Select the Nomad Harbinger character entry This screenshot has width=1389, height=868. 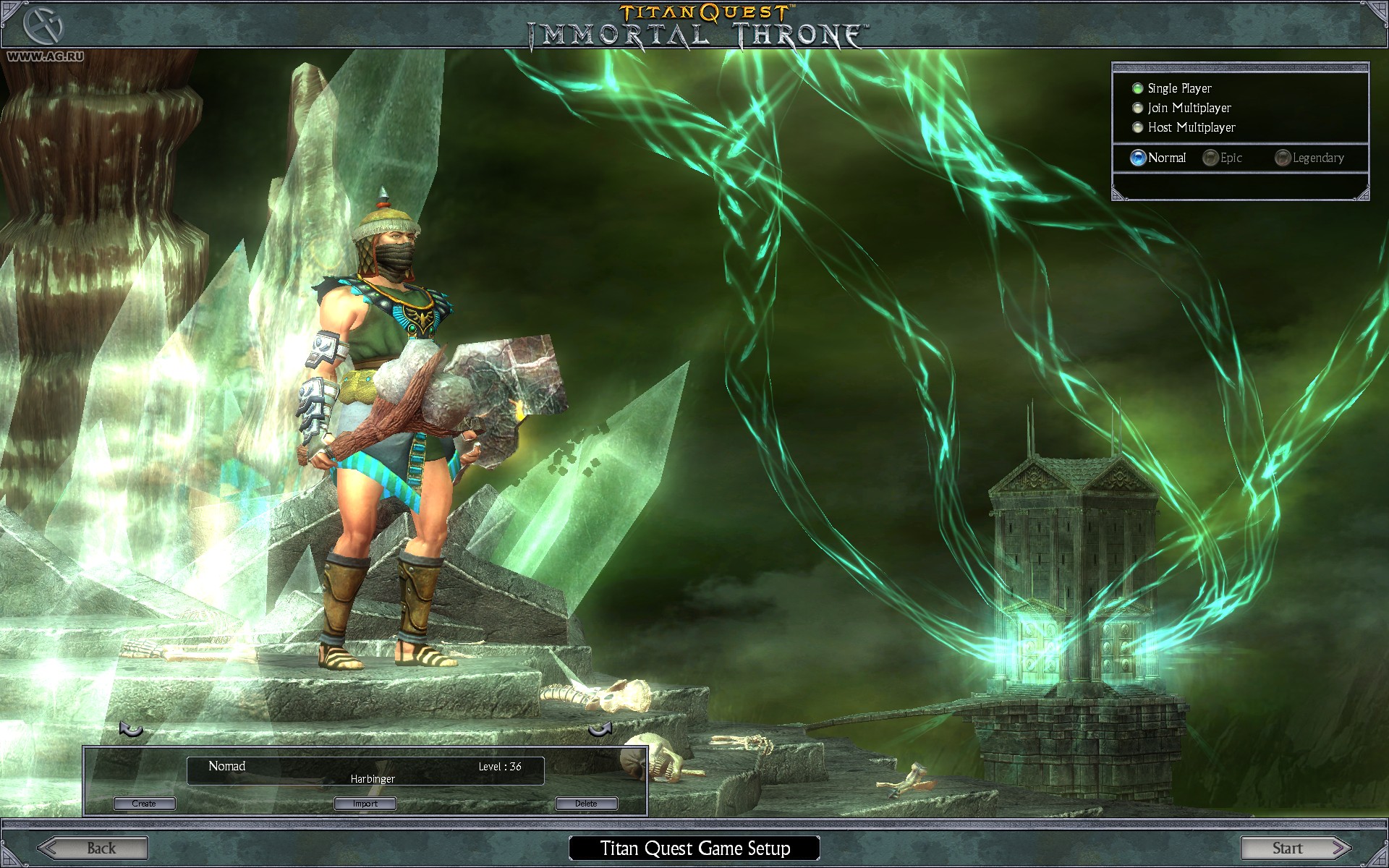tap(365, 770)
